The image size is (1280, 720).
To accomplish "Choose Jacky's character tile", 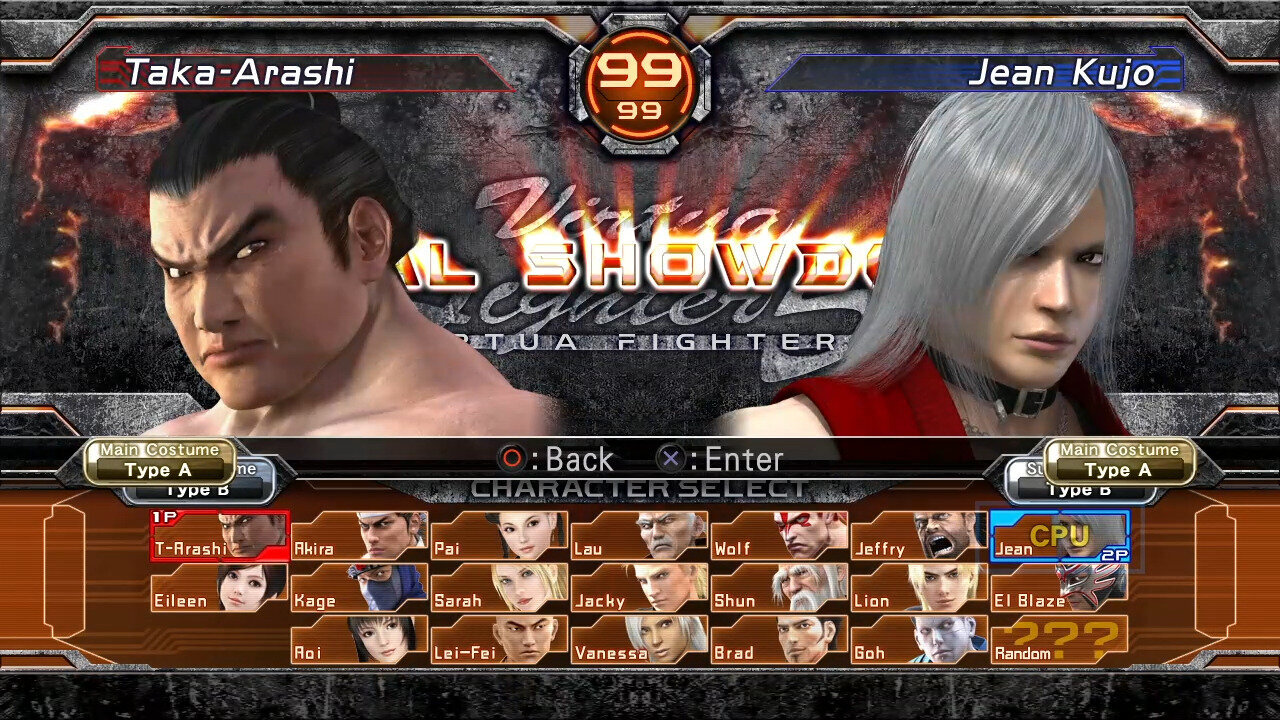I will pos(639,588).
